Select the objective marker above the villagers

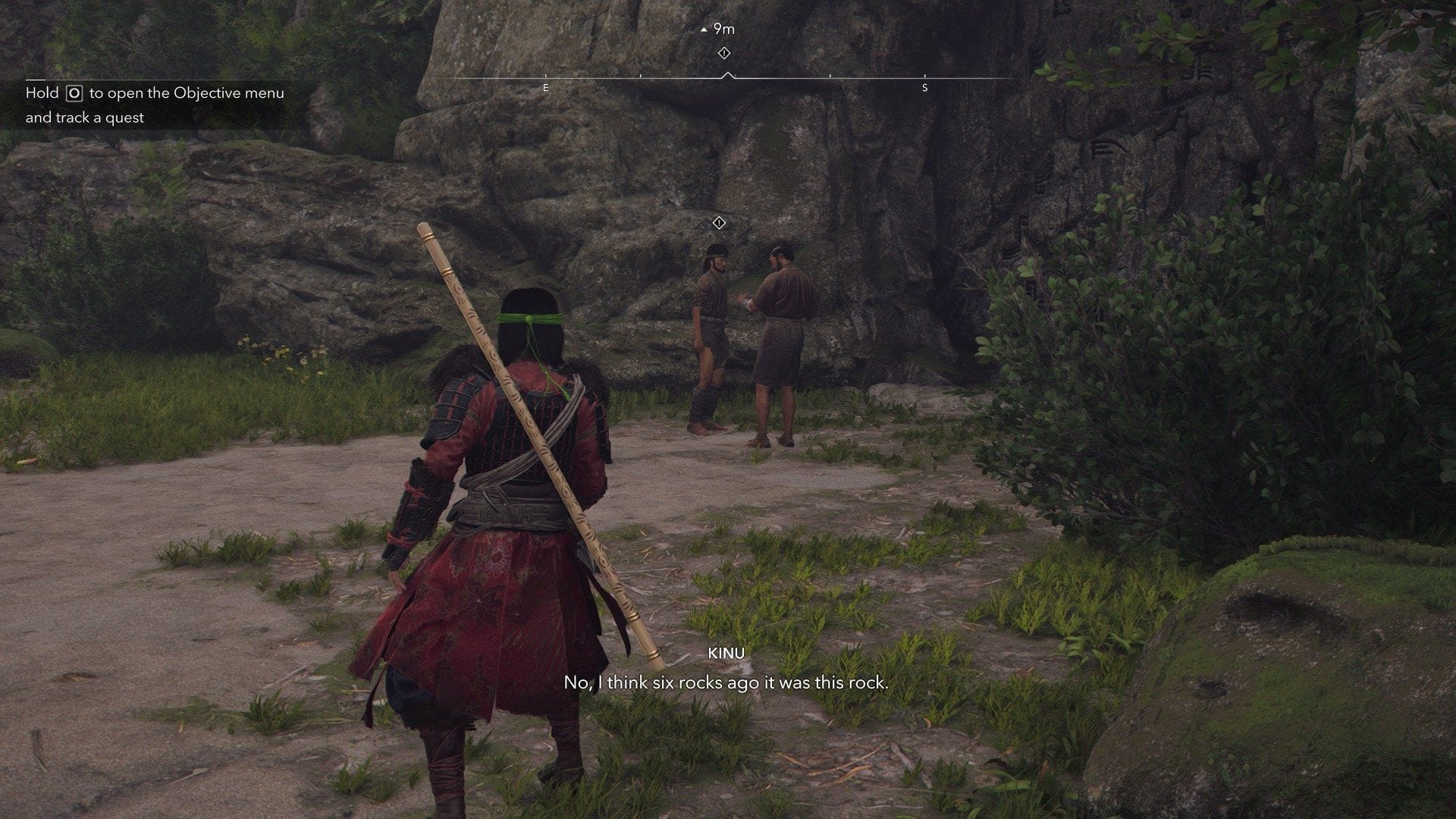point(719,223)
